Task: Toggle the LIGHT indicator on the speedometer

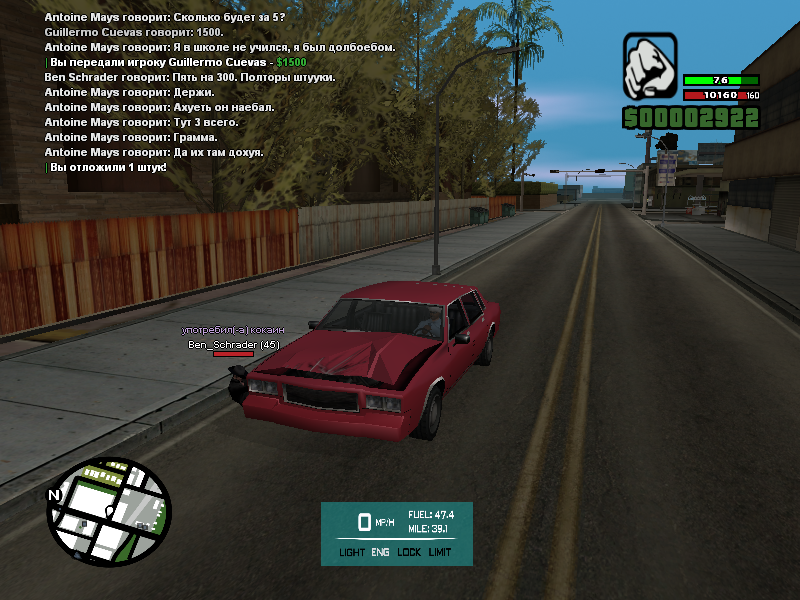Action: (351, 552)
